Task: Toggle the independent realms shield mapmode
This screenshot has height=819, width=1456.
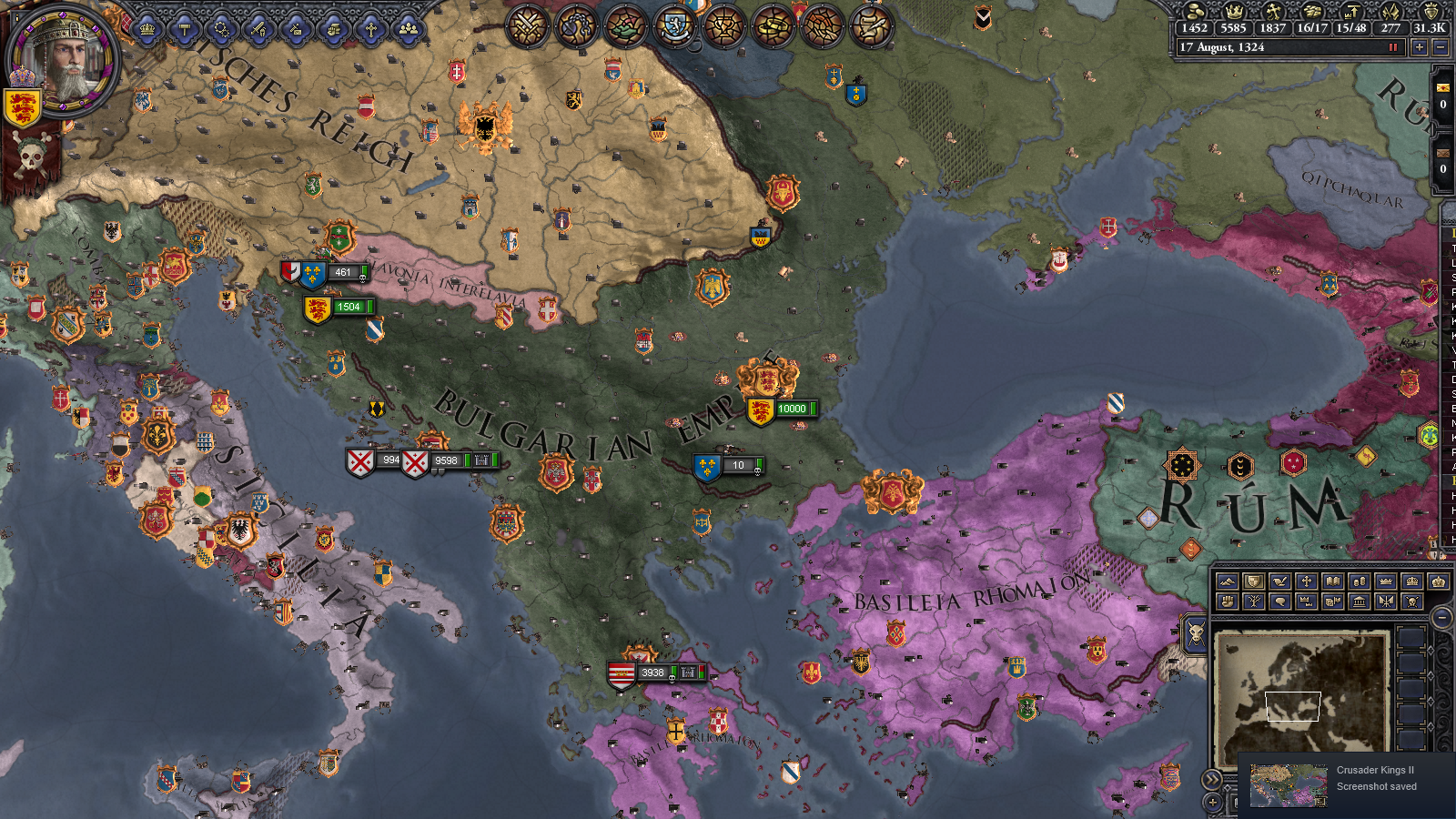Action: [x=1253, y=581]
